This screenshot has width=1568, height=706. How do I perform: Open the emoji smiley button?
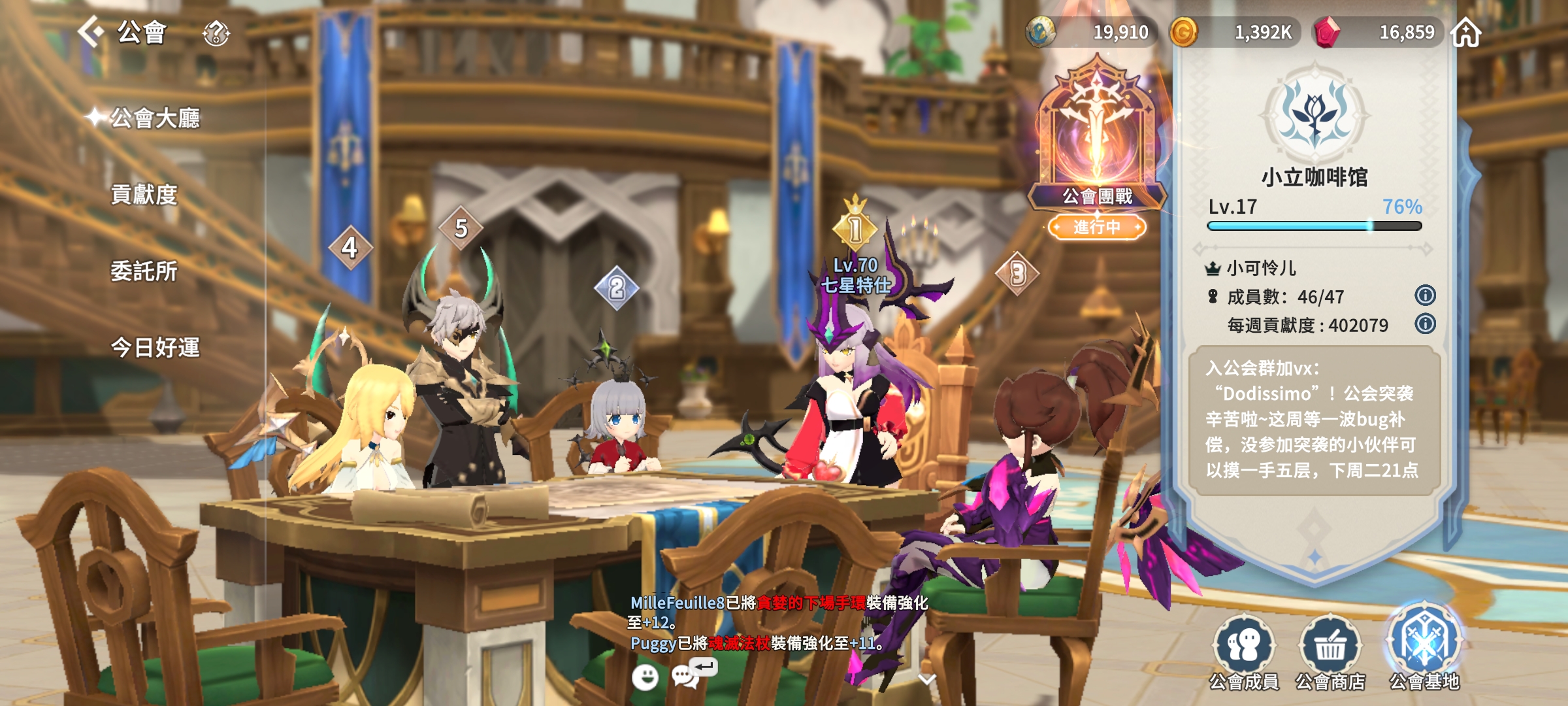(x=645, y=677)
